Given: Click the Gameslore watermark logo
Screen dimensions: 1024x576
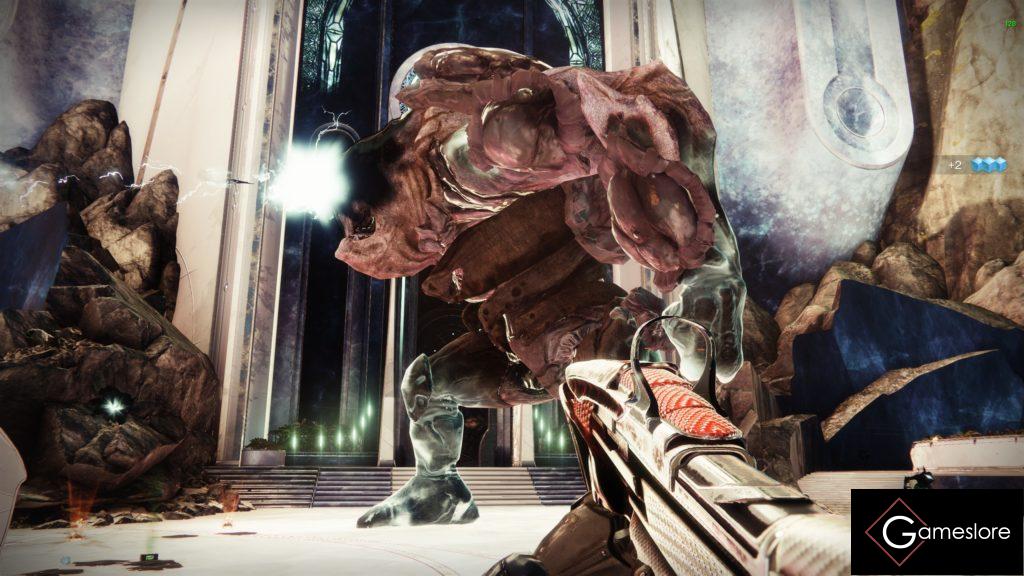Looking at the screenshot, I should point(937,532).
